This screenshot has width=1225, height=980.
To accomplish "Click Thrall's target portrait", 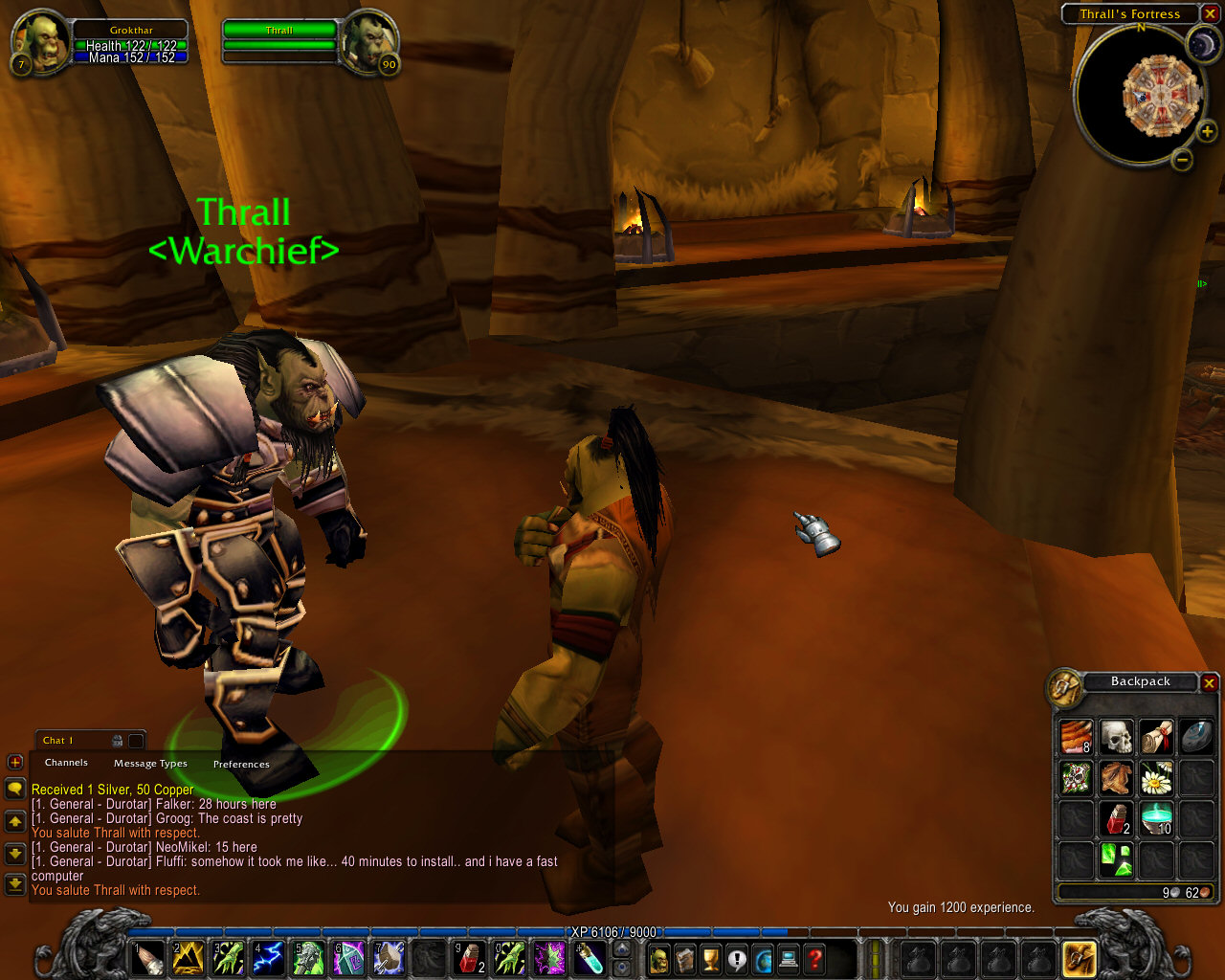I will (367, 40).
